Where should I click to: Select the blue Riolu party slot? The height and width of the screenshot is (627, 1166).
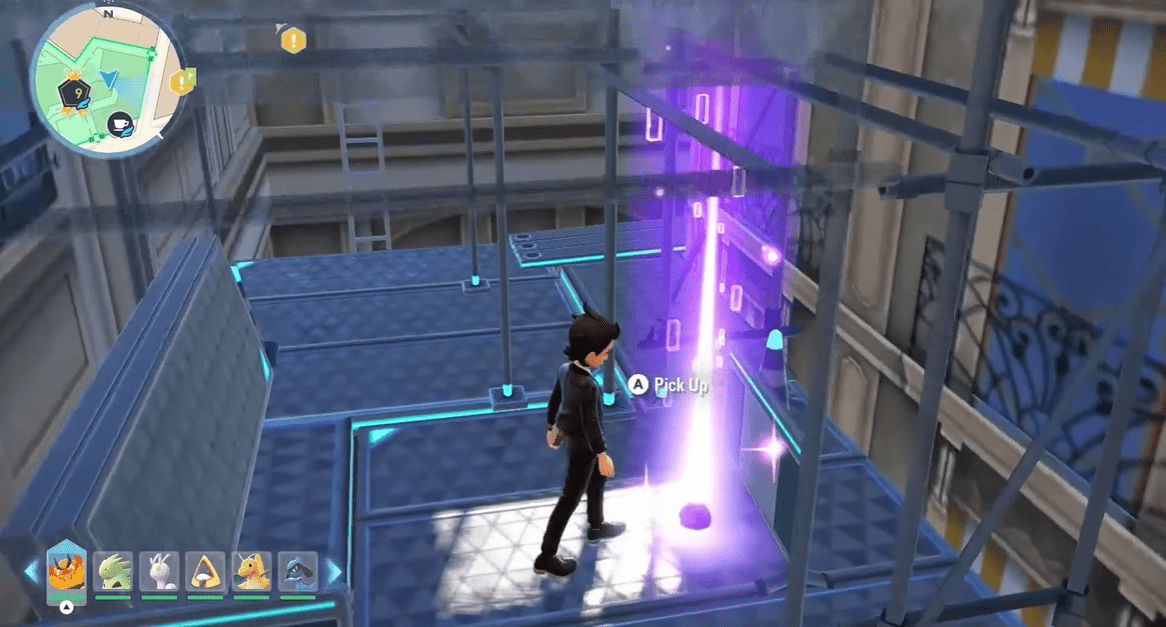tap(297, 571)
